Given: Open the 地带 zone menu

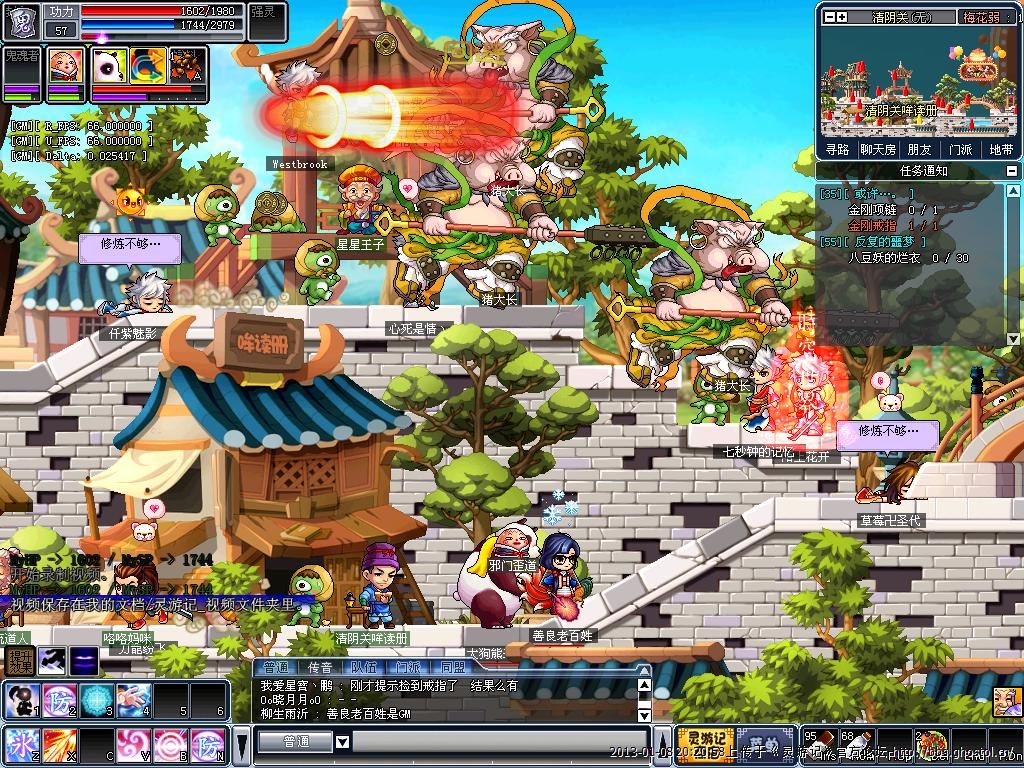Looking at the screenshot, I should (x=1000, y=149).
